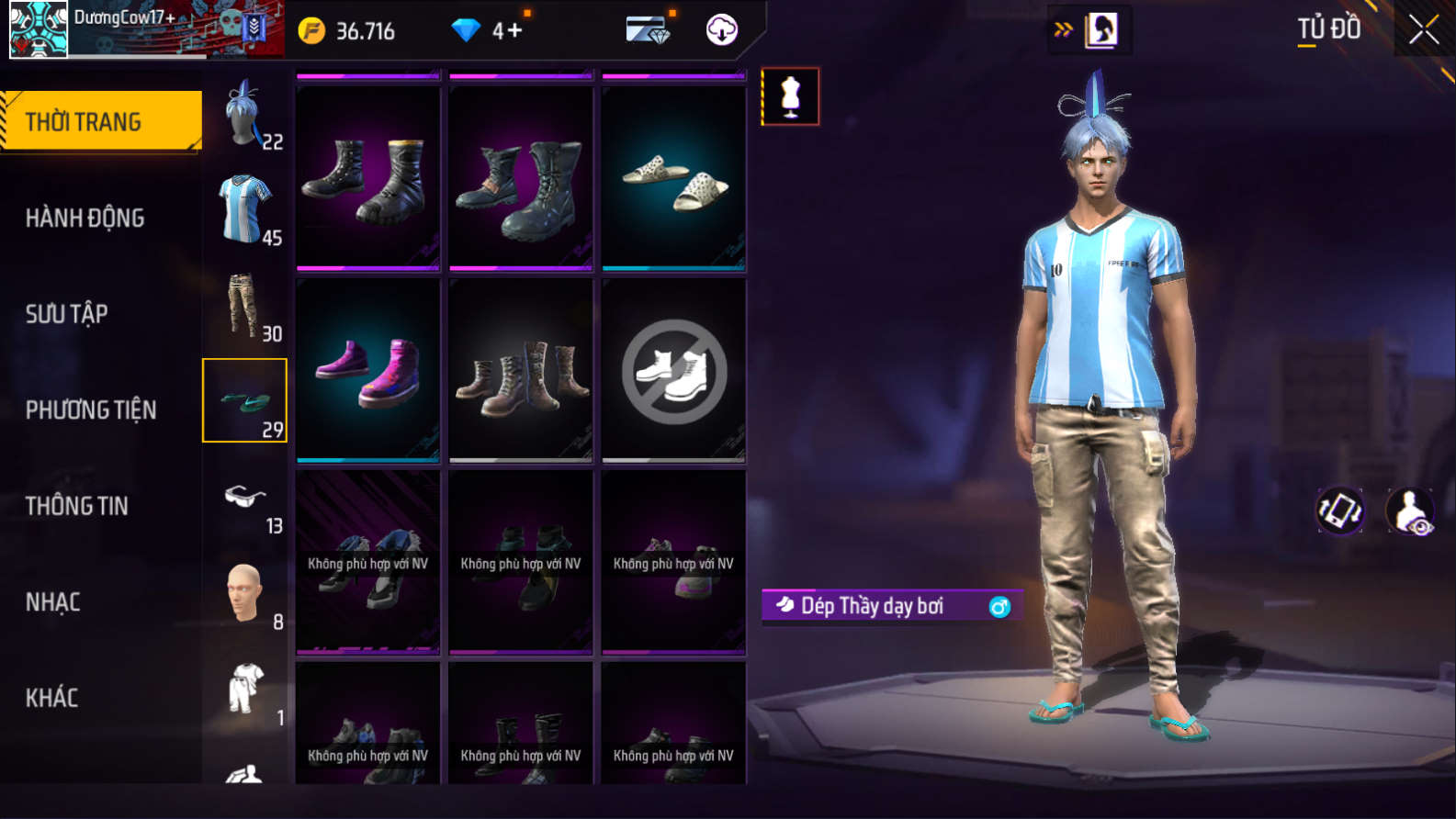
Task: Select the PHƯƠNG TIỆN menu tab
Action: (91, 409)
